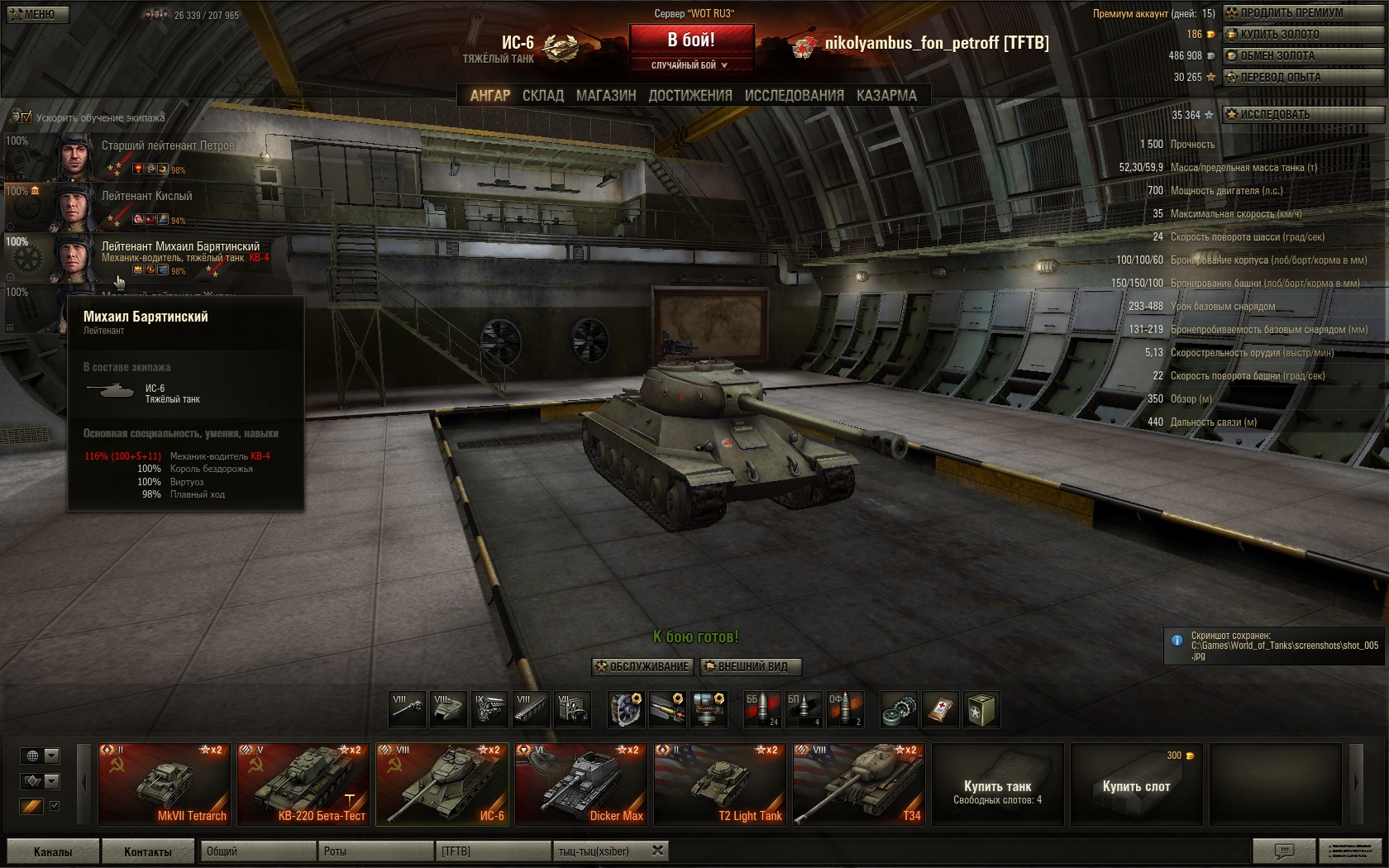Switch to the СКЛАД tab
The image size is (1389, 868).
coord(542,96)
